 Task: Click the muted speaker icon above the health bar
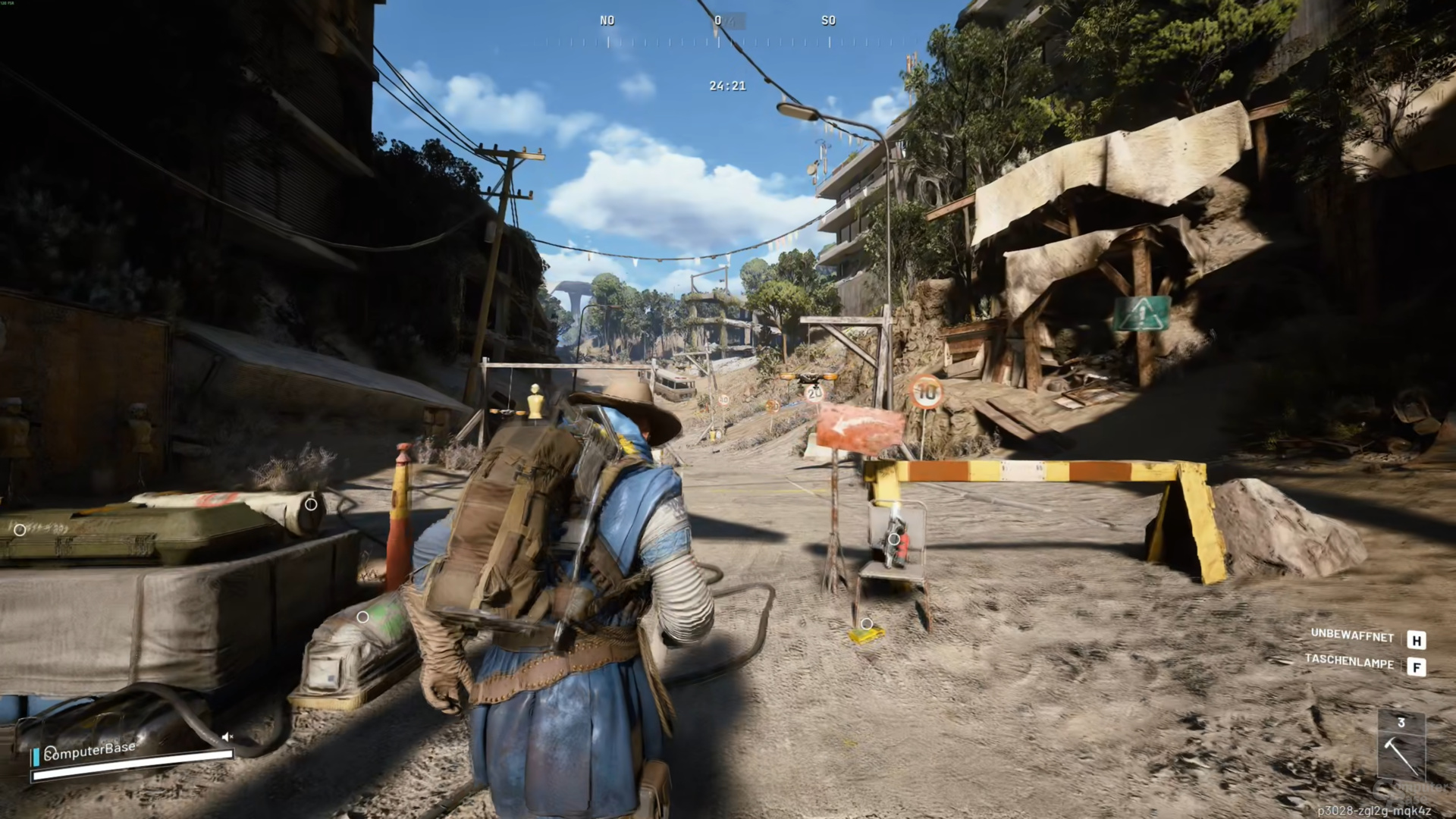(227, 736)
